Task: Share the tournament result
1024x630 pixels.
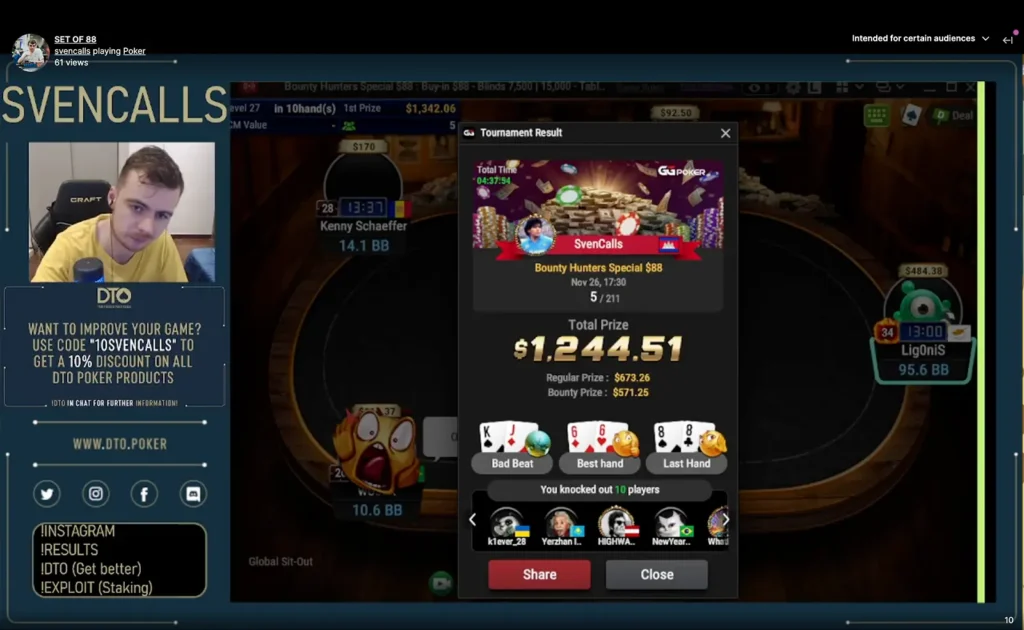Action: pos(539,574)
